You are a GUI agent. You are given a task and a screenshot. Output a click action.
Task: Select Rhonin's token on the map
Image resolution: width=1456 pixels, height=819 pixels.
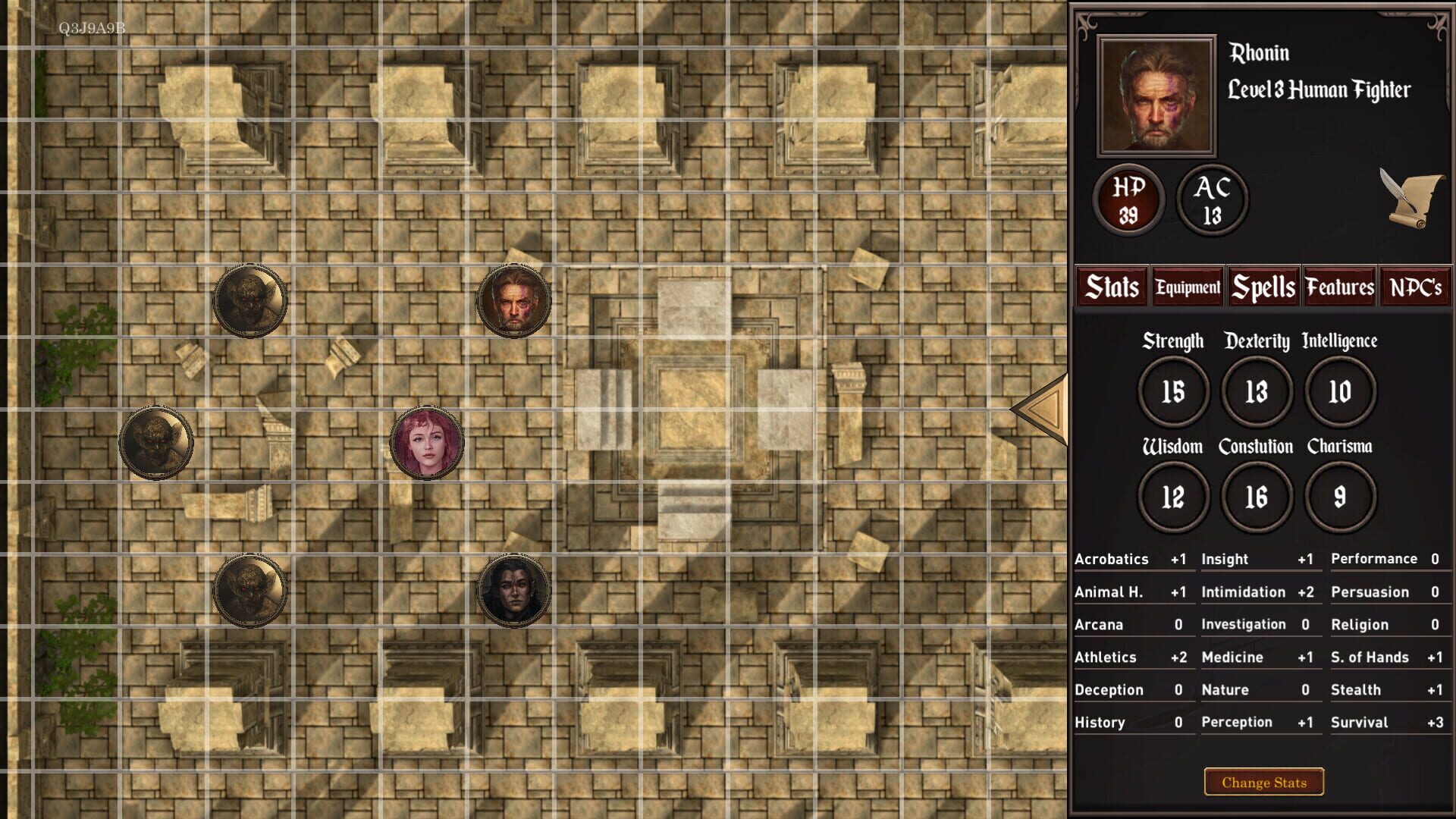pyautogui.click(x=513, y=299)
